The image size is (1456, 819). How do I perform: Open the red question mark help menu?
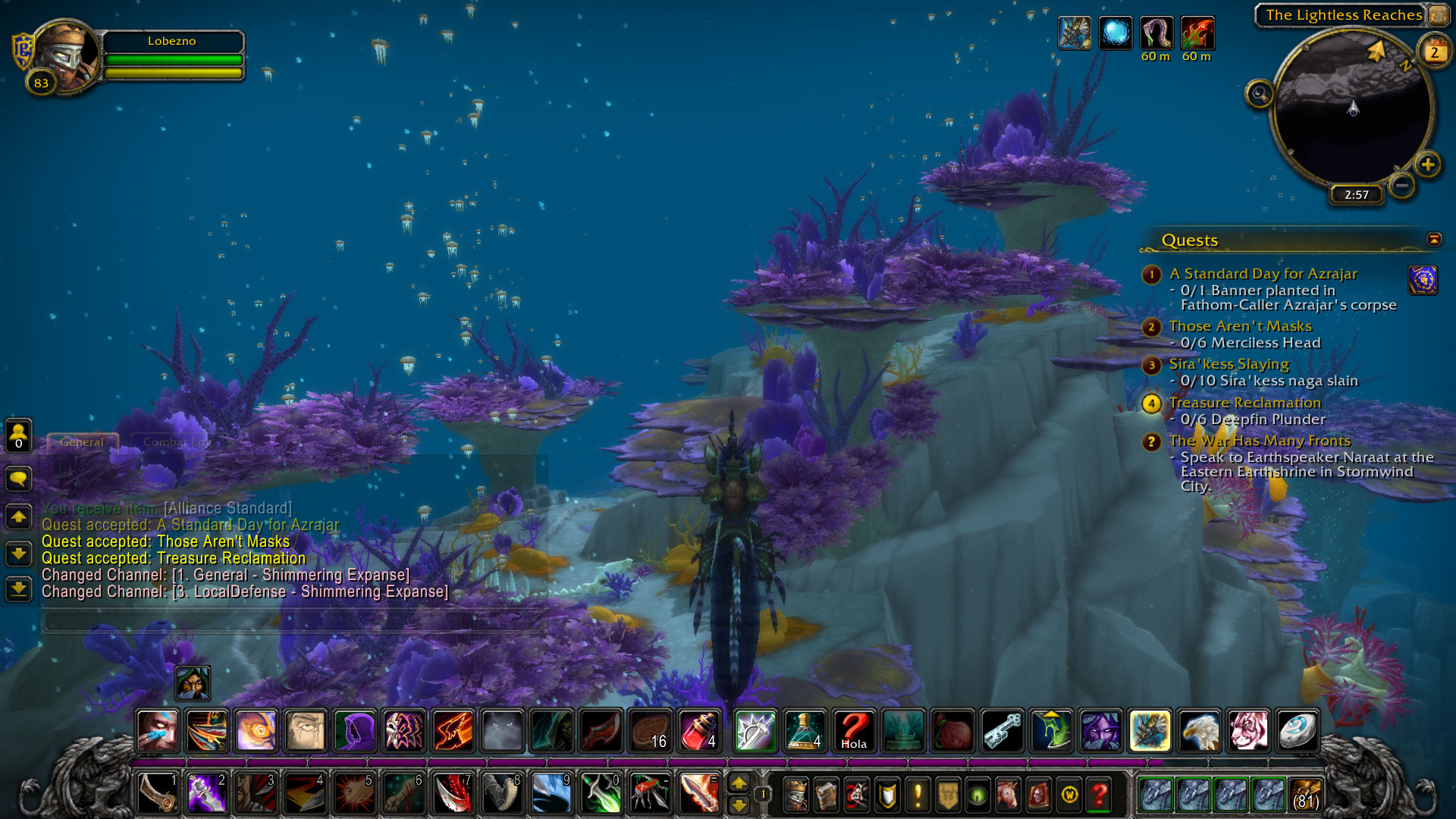click(1099, 795)
